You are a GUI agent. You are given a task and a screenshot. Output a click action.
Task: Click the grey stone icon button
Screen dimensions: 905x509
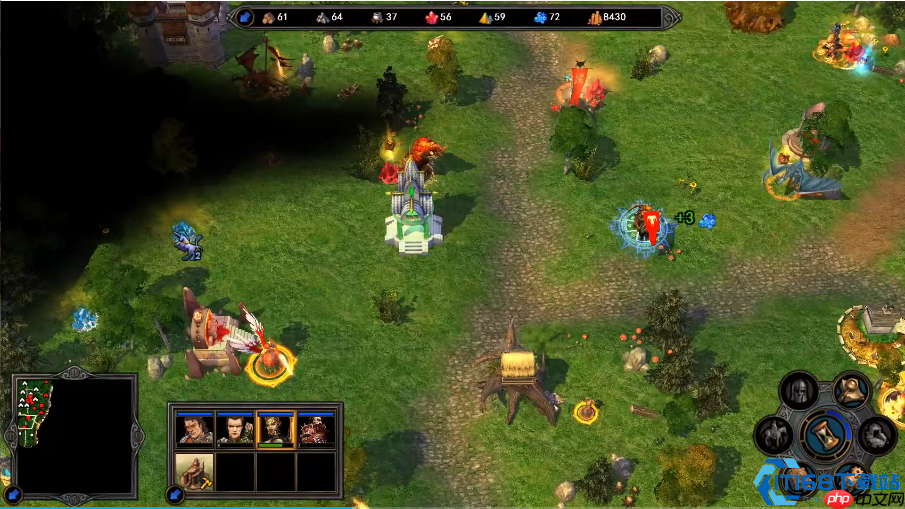click(x=877, y=434)
